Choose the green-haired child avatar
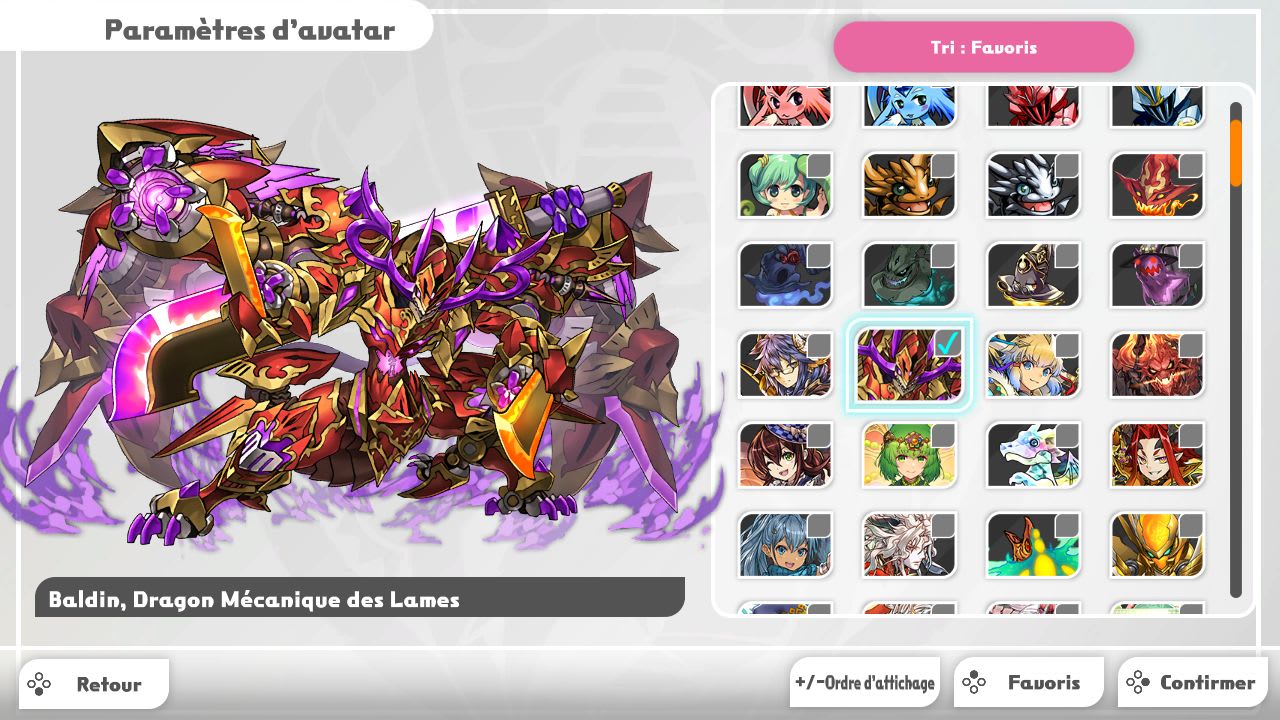Screen dimensions: 1280x720 pyautogui.click(x=785, y=185)
